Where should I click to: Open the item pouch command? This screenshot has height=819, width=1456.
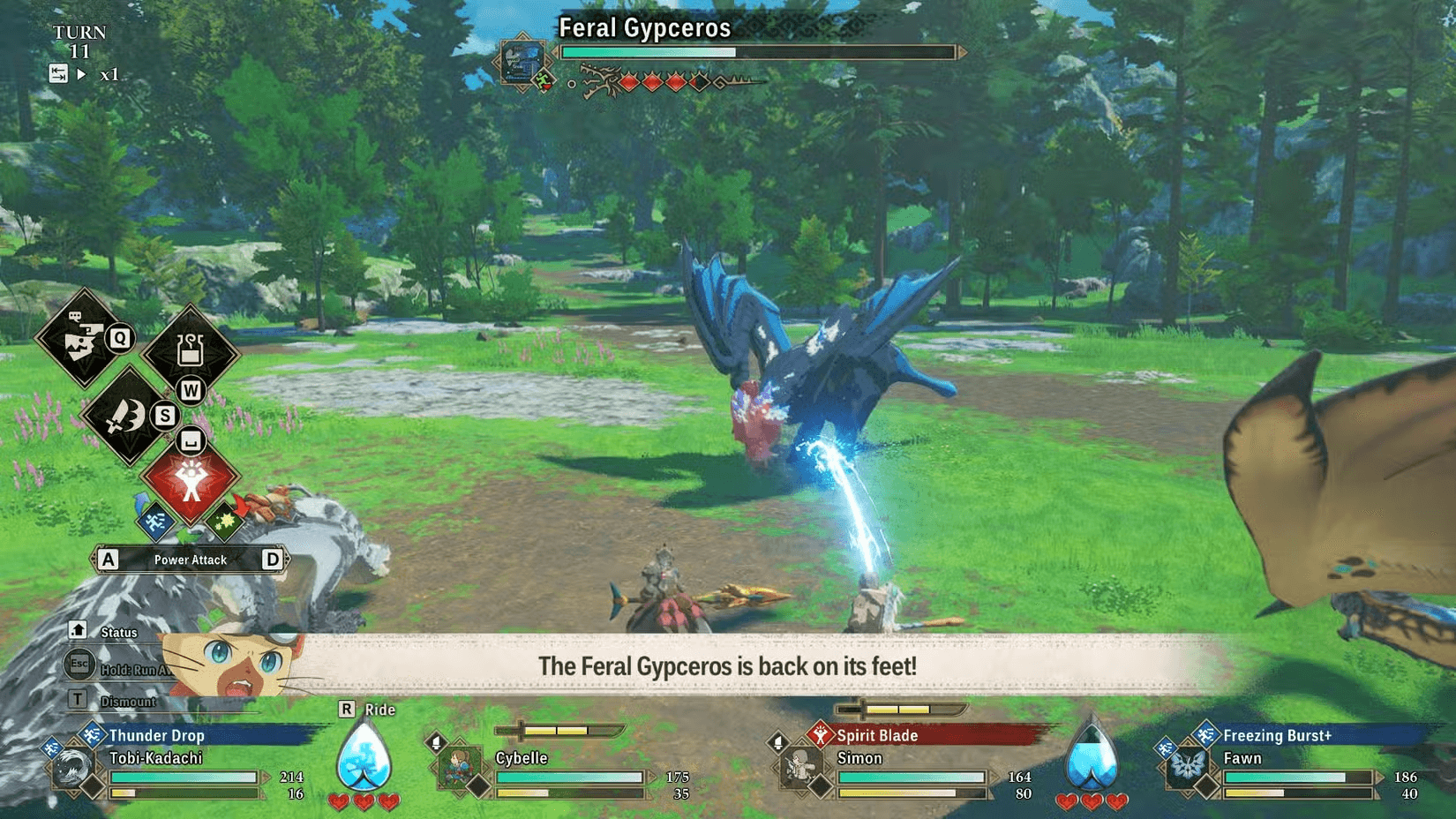(191, 351)
